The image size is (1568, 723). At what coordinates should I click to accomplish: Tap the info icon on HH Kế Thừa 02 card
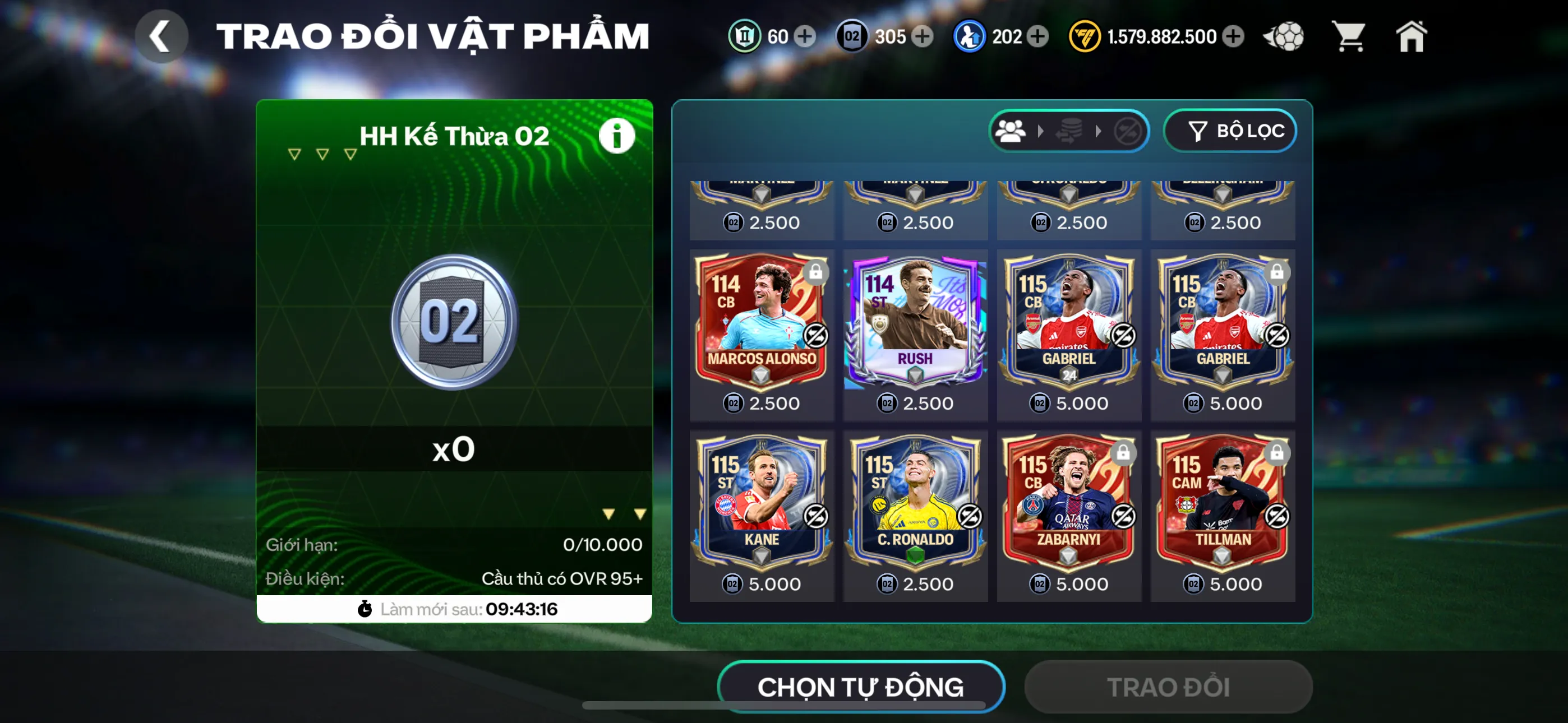(616, 136)
